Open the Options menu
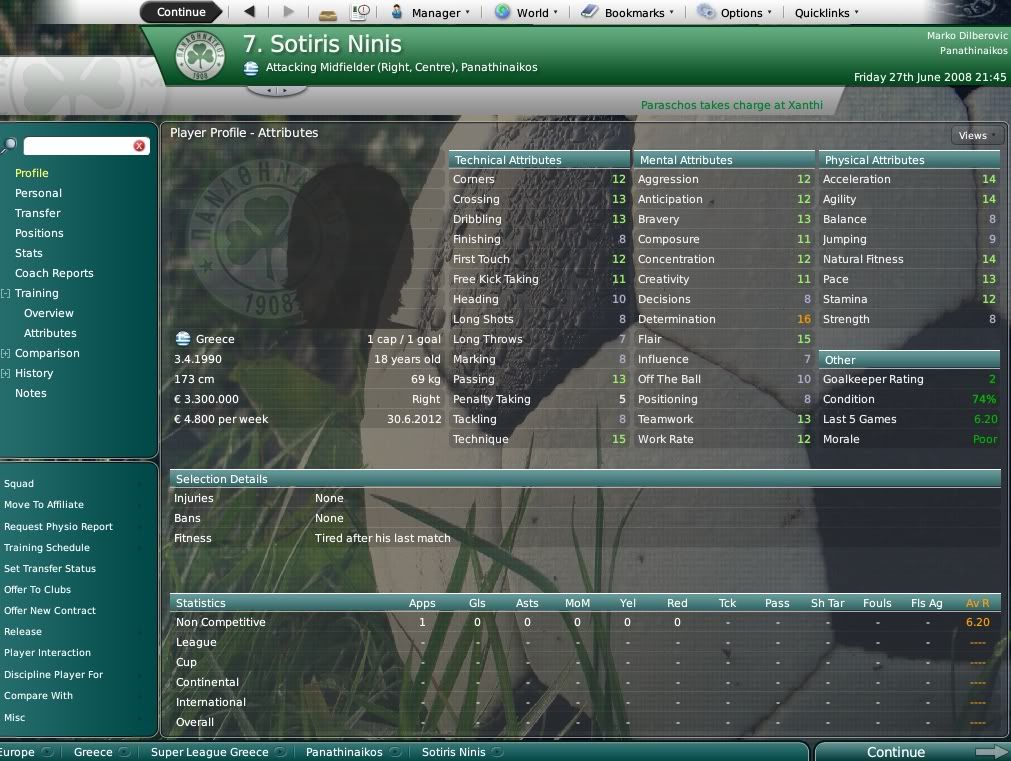This screenshot has width=1011, height=761. 735,13
